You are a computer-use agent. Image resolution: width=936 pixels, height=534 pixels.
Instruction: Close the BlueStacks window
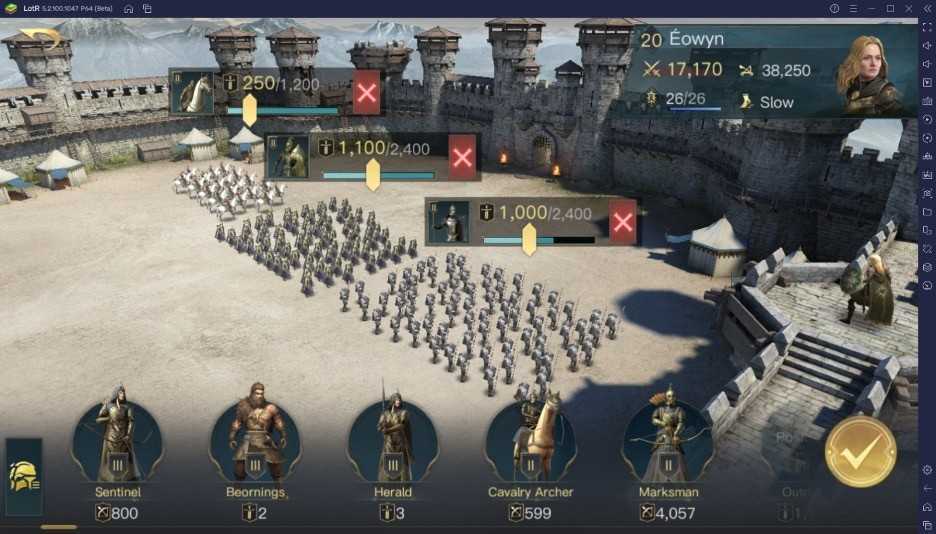909,9
